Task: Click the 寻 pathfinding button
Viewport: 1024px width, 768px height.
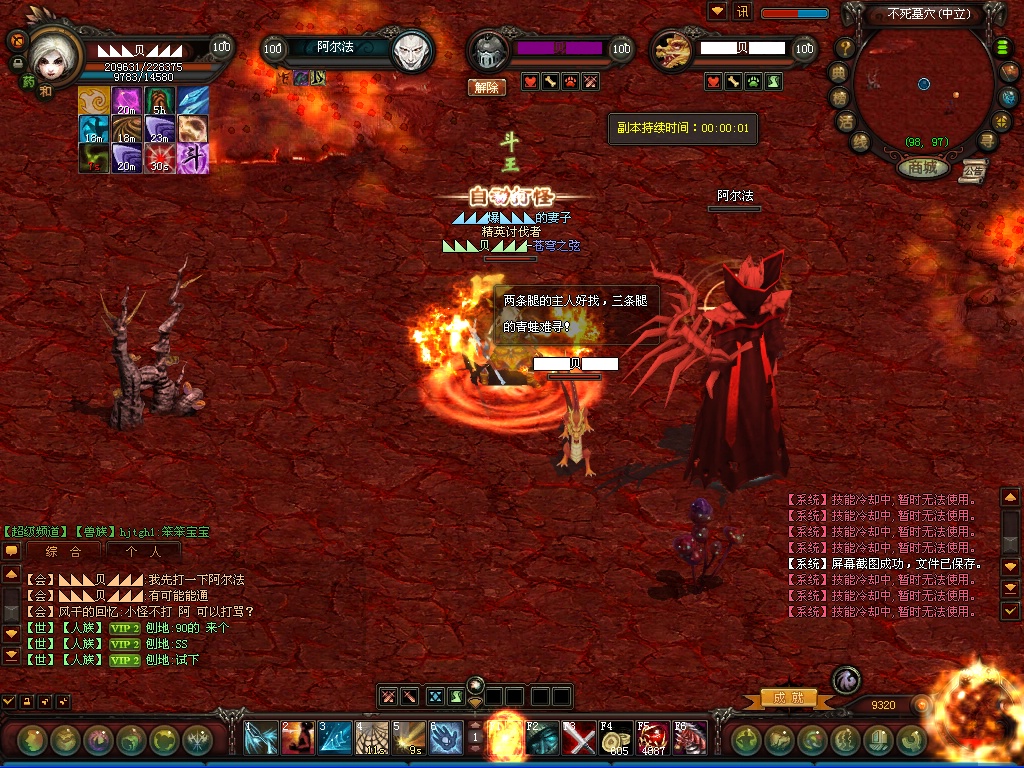Action: (x=987, y=141)
